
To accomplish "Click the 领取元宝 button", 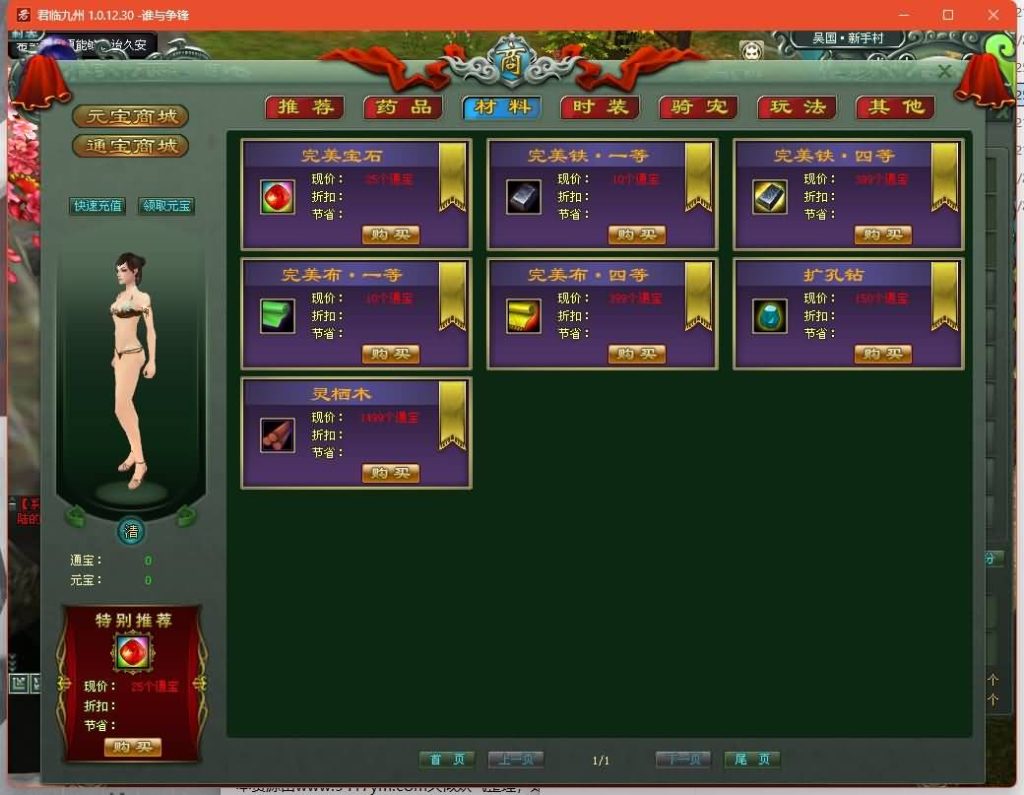I will pyautogui.click(x=166, y=206).
